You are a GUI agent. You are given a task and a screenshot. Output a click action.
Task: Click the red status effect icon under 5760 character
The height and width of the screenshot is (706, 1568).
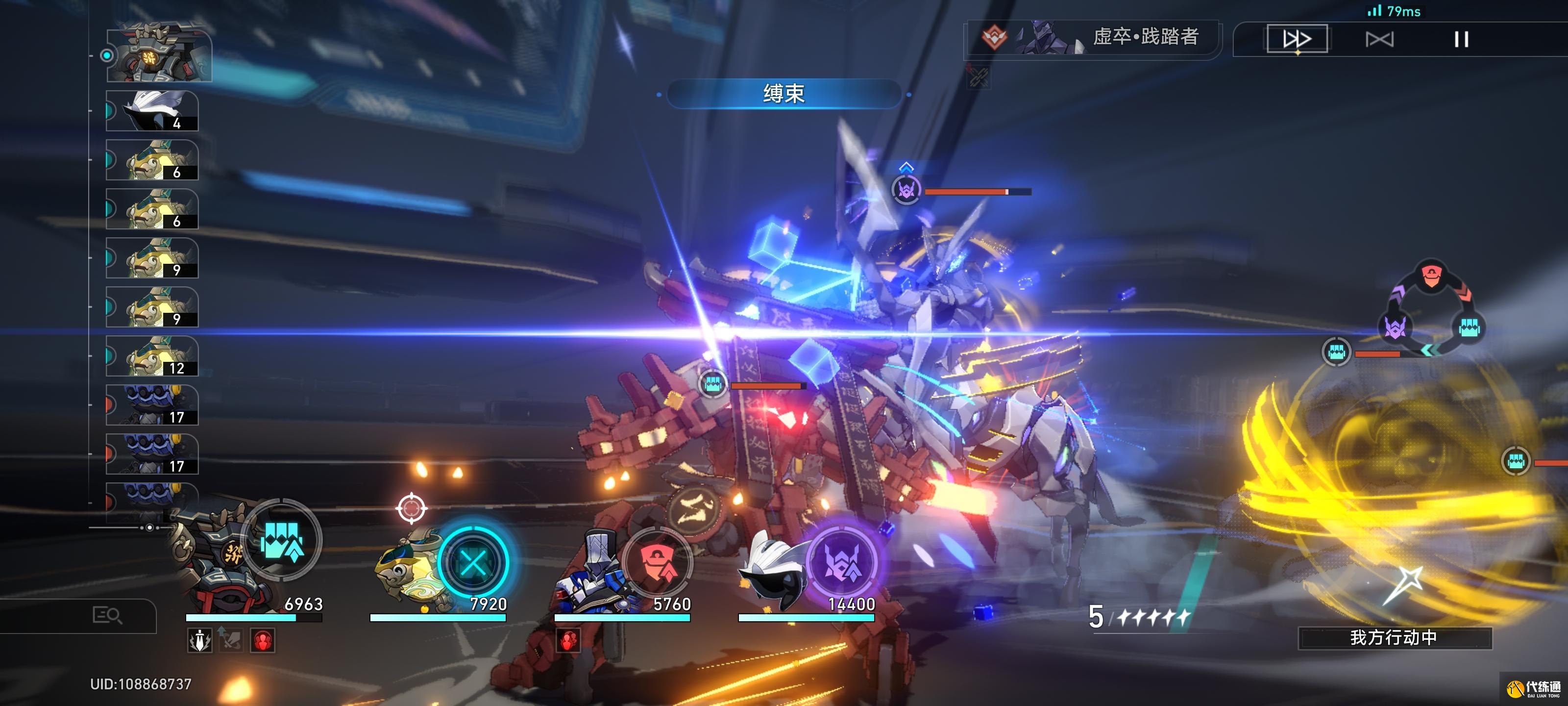tap(568, 641)
